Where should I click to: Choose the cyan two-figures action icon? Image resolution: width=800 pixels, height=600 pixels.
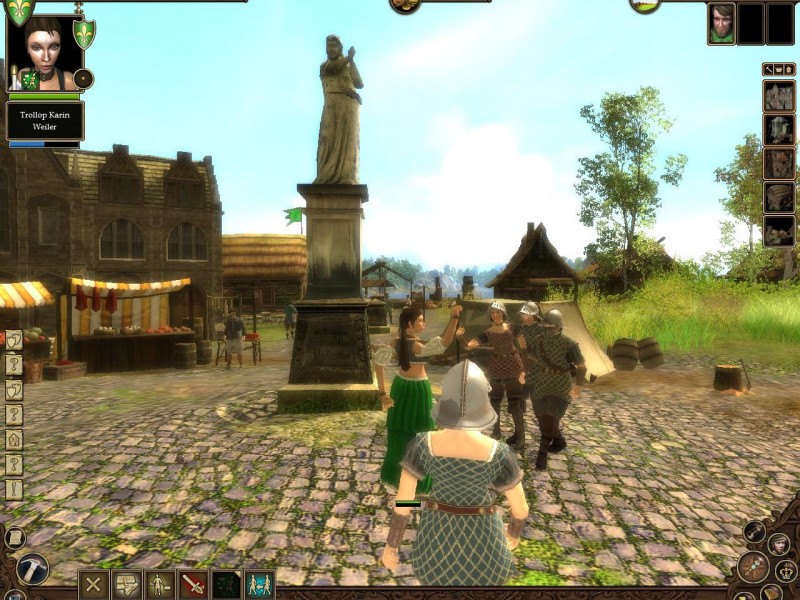tap(260, 584)
